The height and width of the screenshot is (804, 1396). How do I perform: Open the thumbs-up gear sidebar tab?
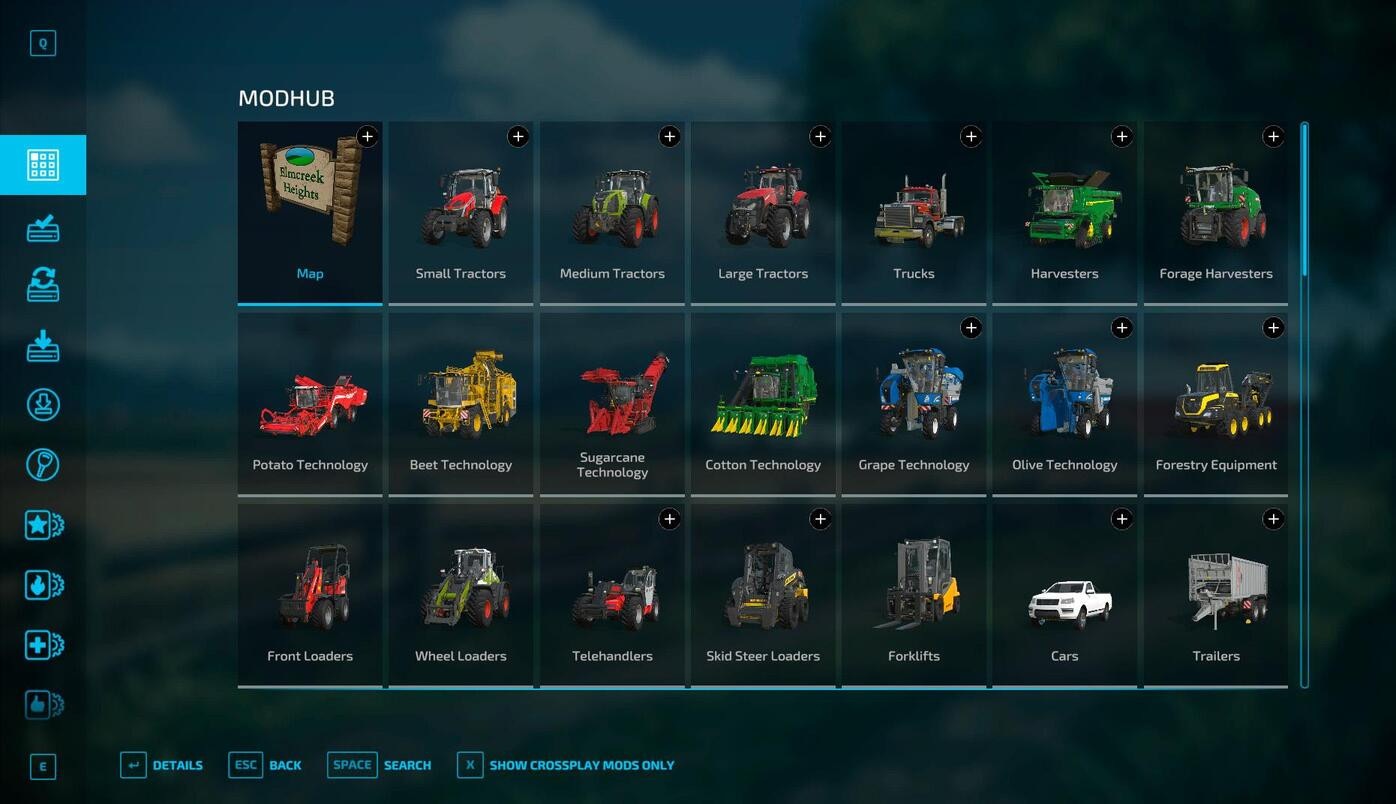point(43,705)
